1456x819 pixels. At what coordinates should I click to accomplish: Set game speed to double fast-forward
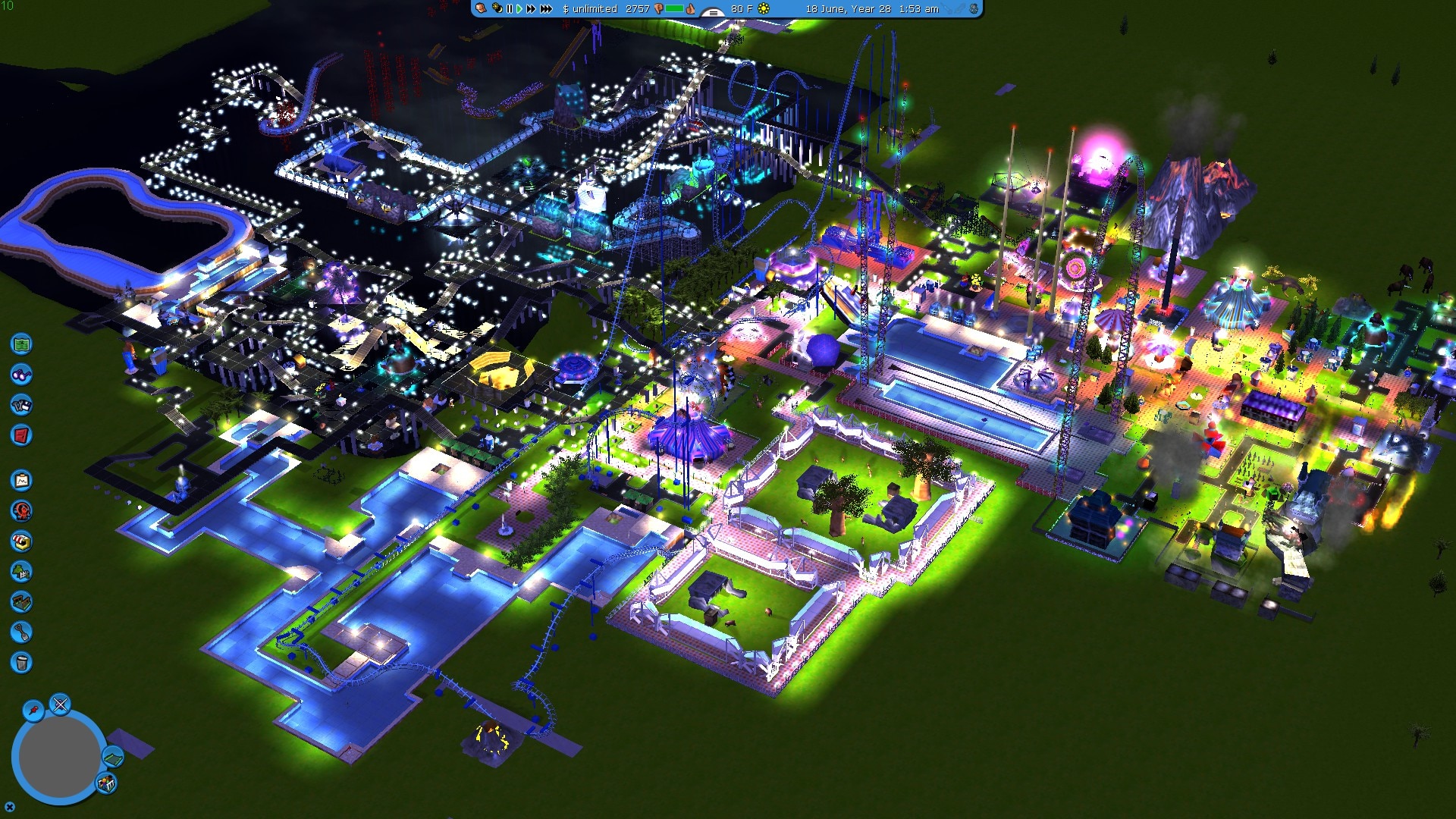click(531, 9)
